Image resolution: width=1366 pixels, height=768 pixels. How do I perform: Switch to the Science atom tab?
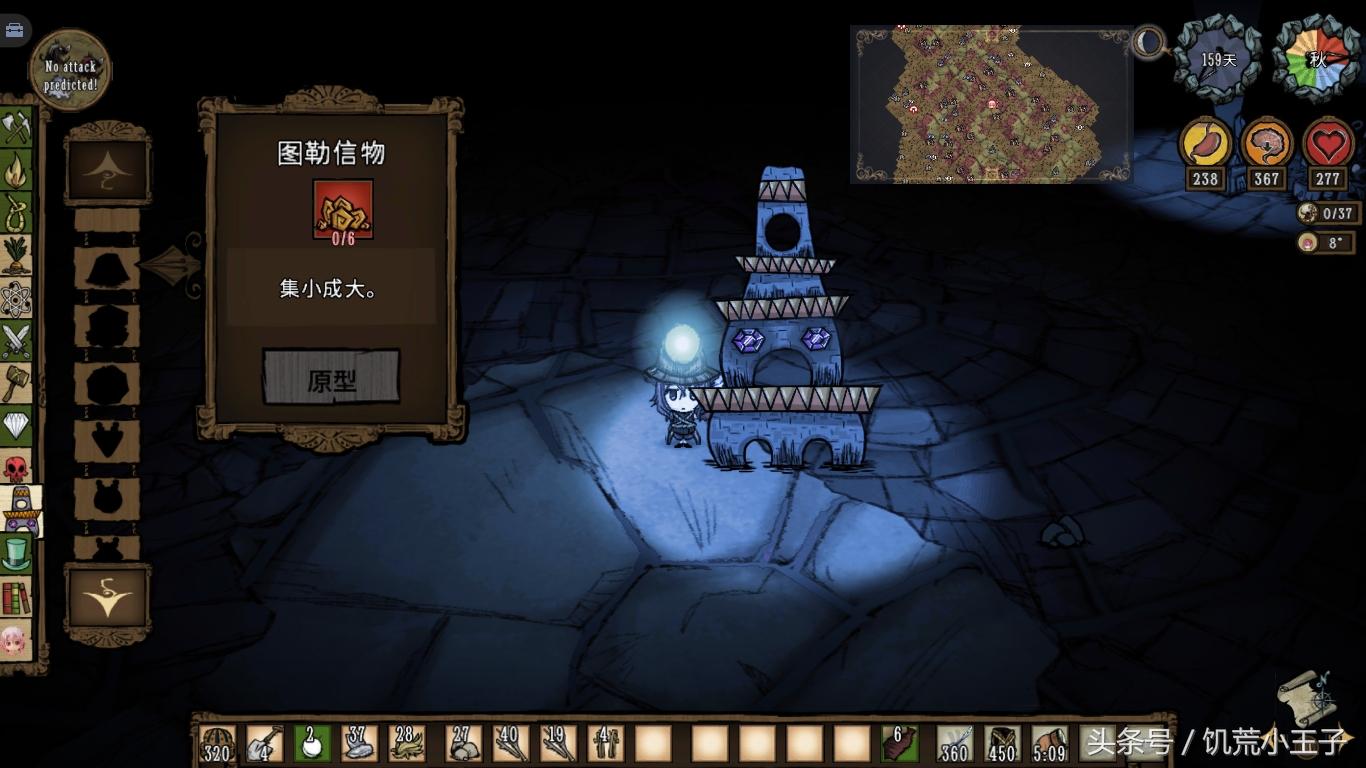click(x=16, y=298)
